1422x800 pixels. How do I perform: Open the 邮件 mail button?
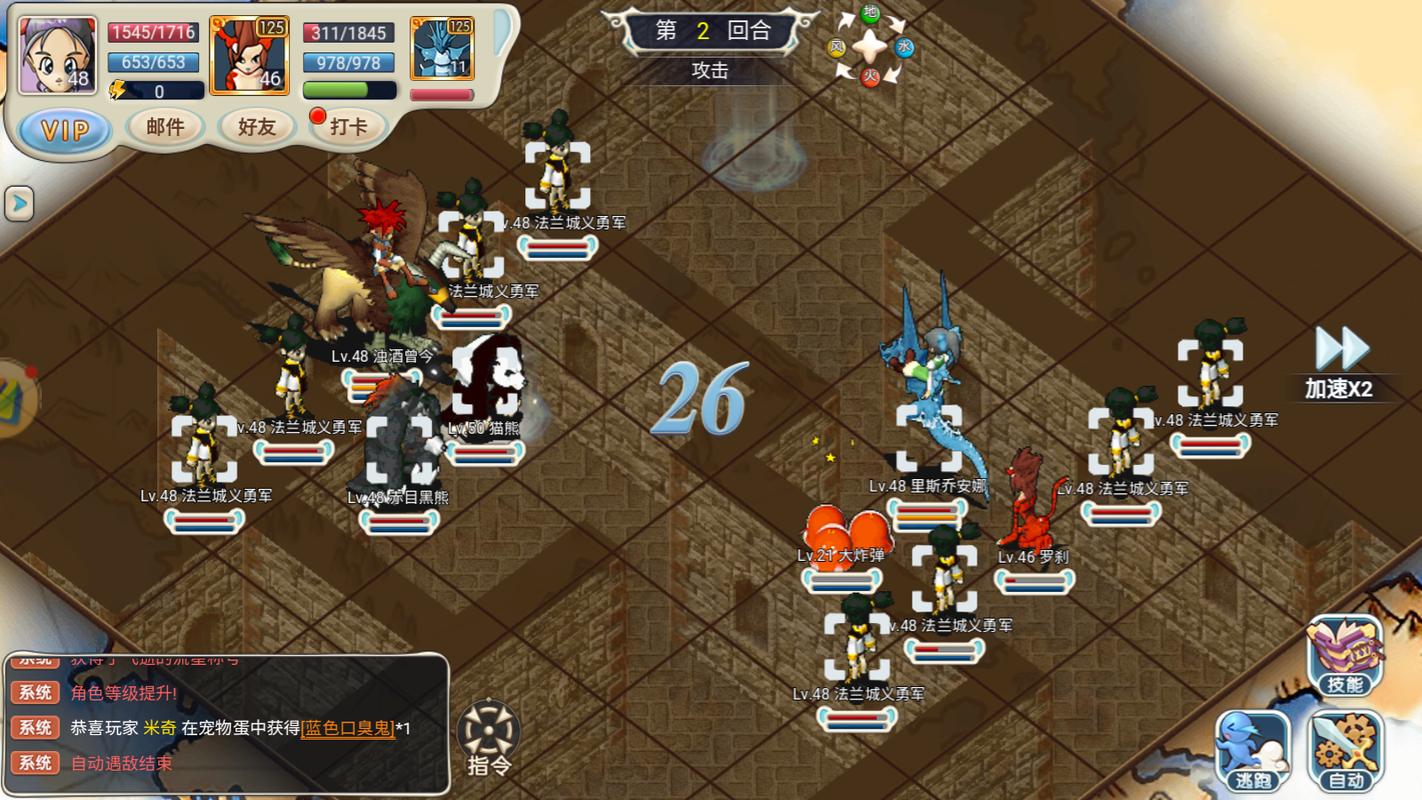coord(165,127)
